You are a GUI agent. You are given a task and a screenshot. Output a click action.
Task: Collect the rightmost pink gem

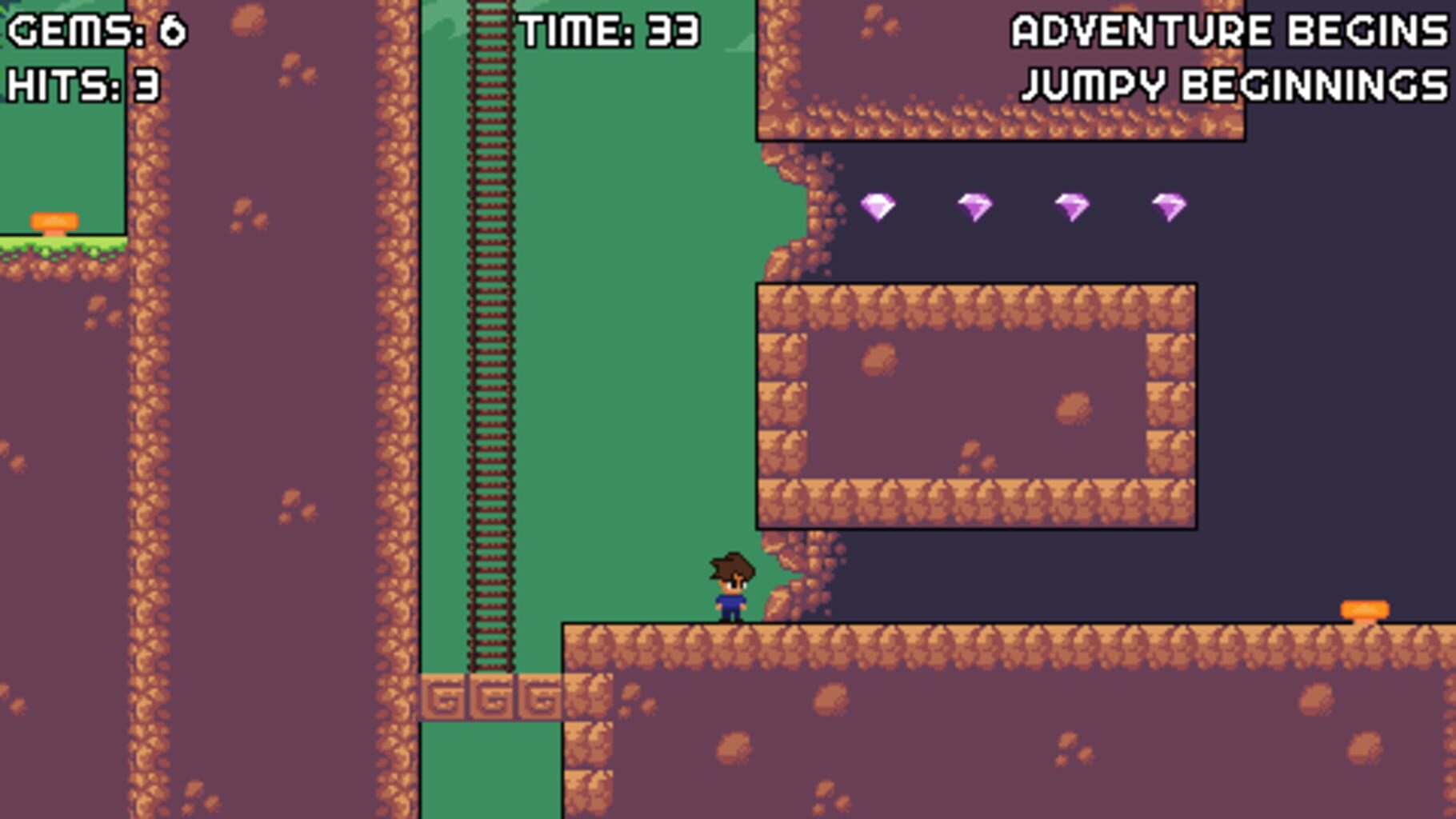(x=1169, y=206)
